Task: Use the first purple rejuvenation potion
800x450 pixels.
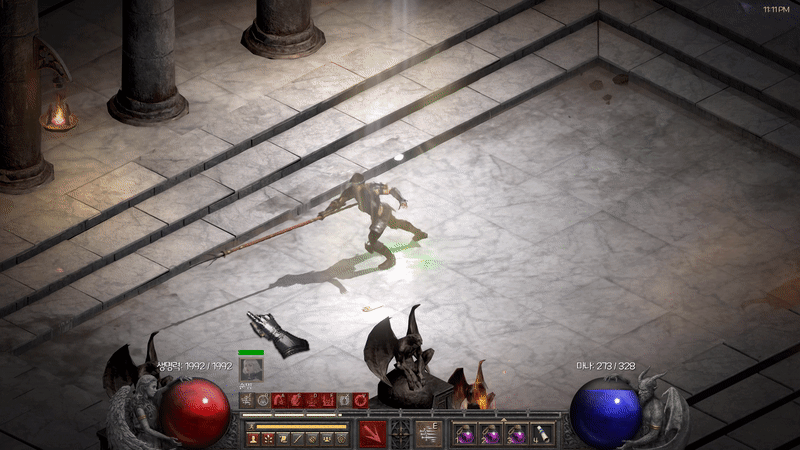Action: coord(465,434)
